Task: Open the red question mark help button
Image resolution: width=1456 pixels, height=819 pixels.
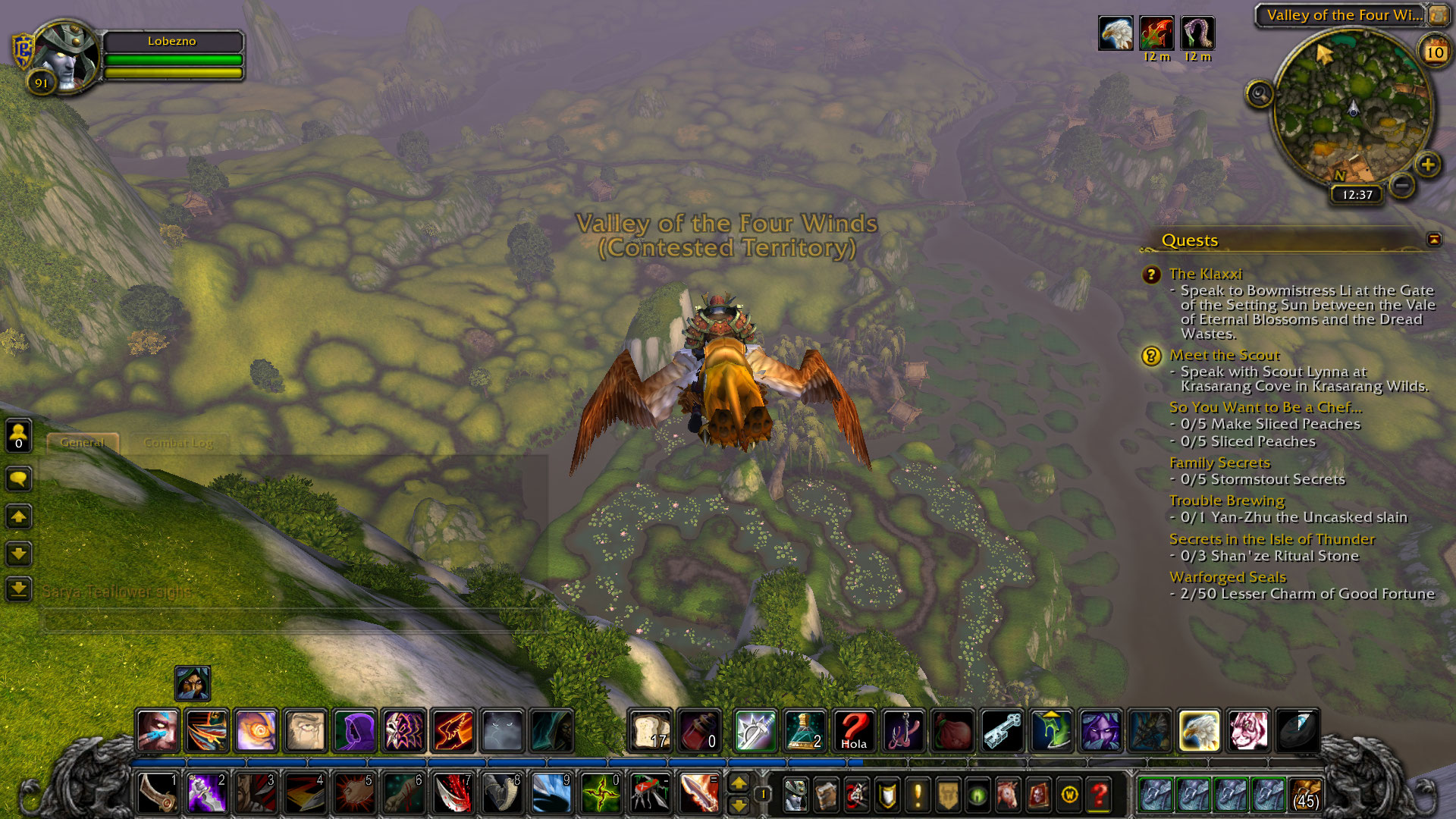Action: [1099, 795]
